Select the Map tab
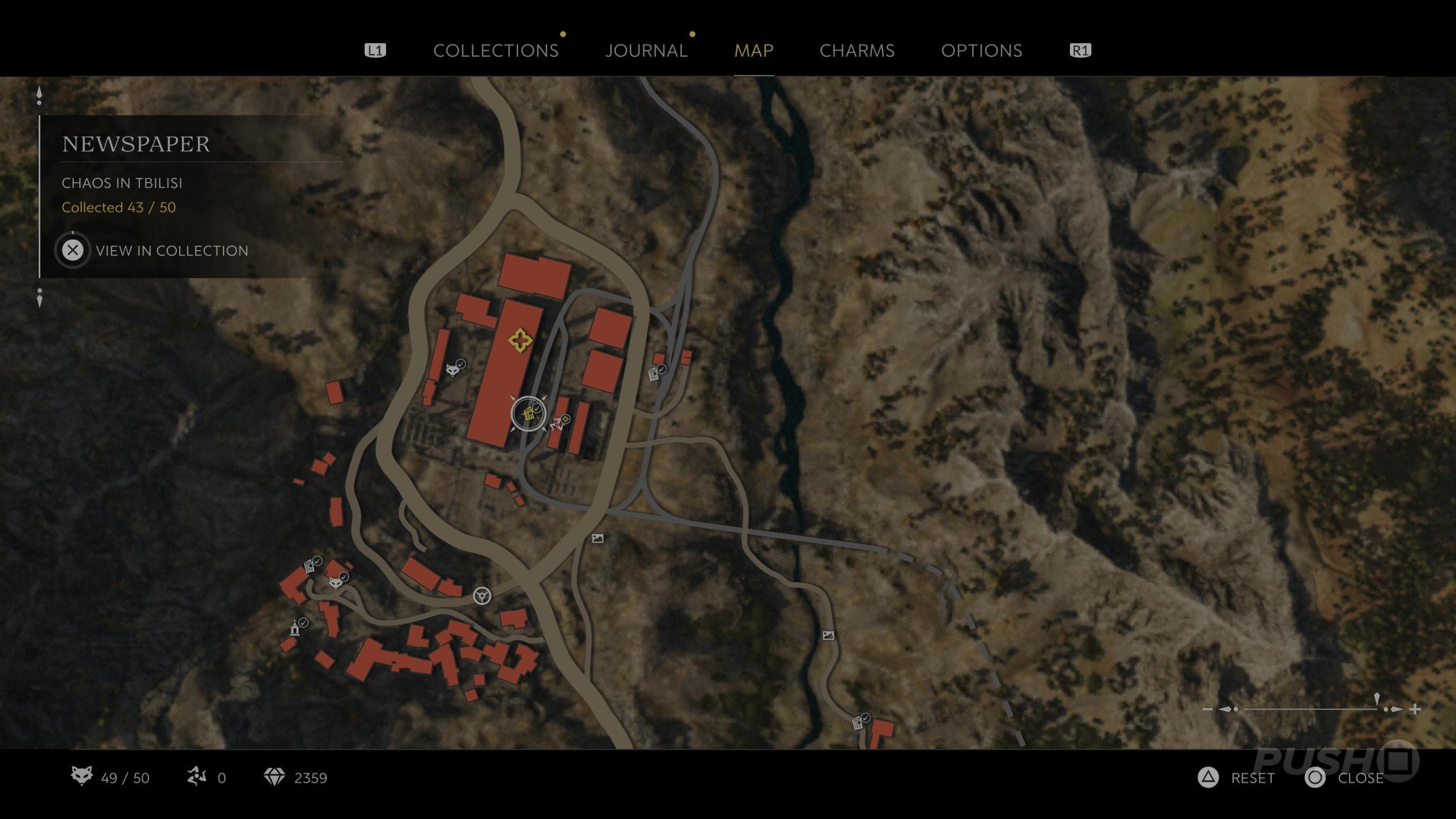Image resolution: width=1456 pixels, height=819 pixels. coord(753,51)
